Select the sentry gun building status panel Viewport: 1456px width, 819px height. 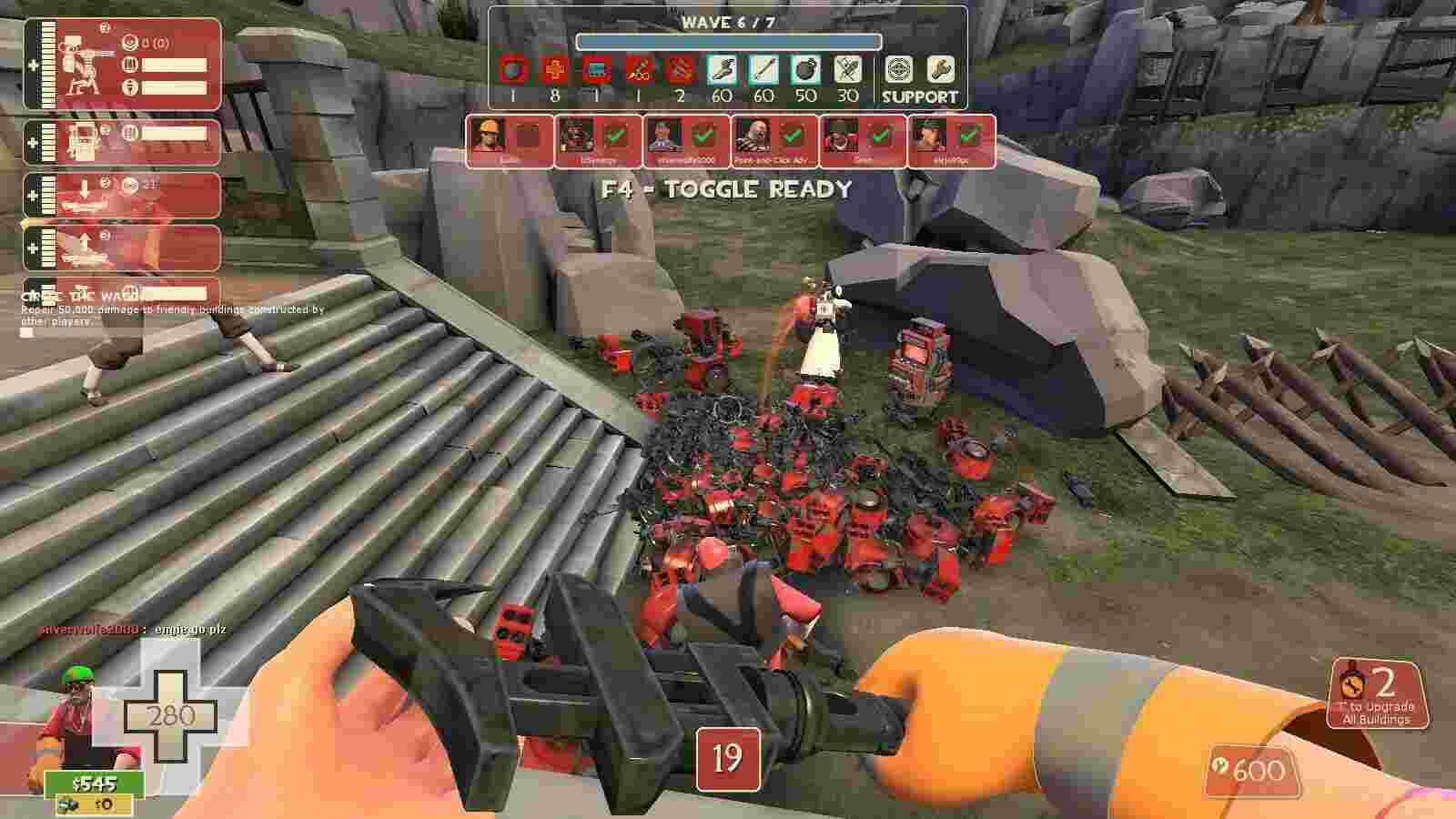[122, 66]
